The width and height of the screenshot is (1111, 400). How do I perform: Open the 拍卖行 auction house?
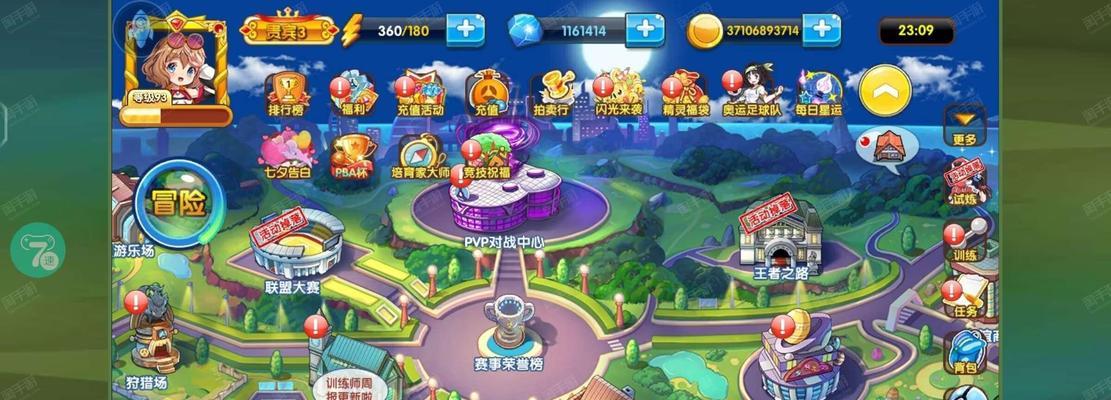tap(549, 90)
